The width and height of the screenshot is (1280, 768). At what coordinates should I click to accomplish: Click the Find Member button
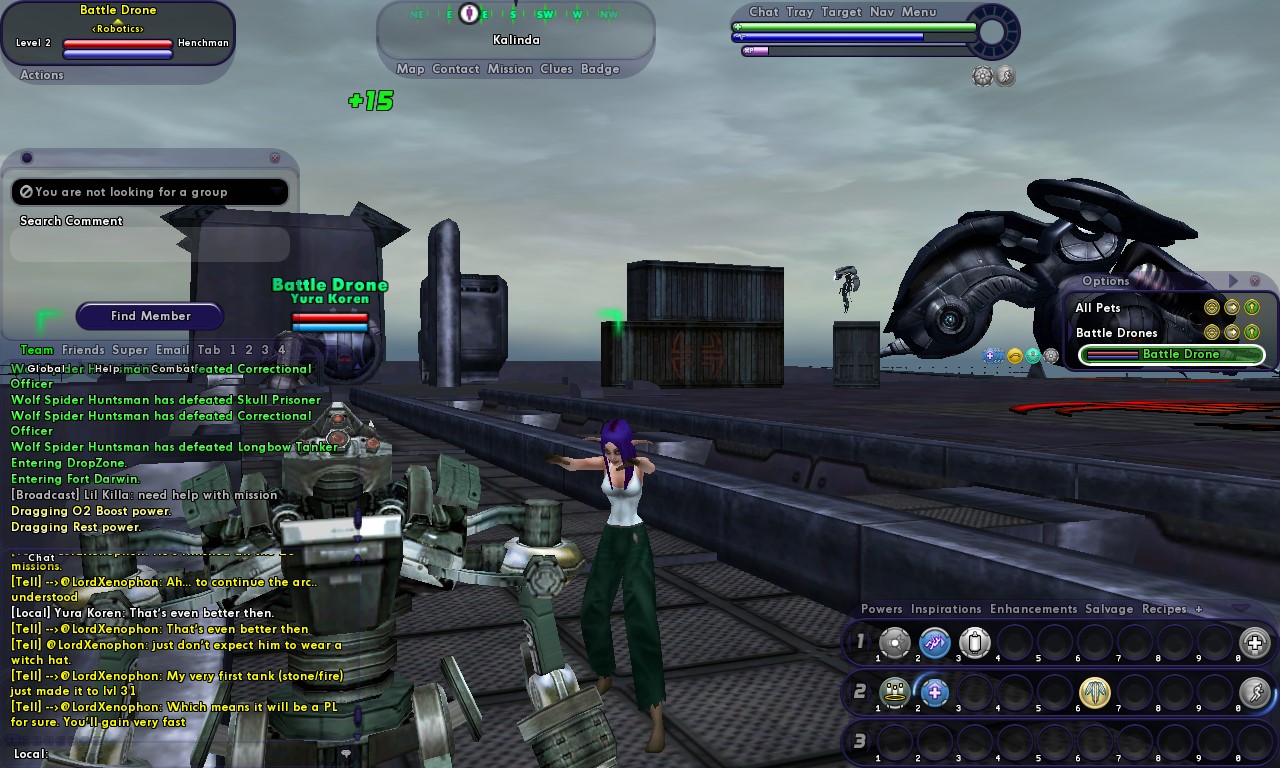tap(150, 316)
